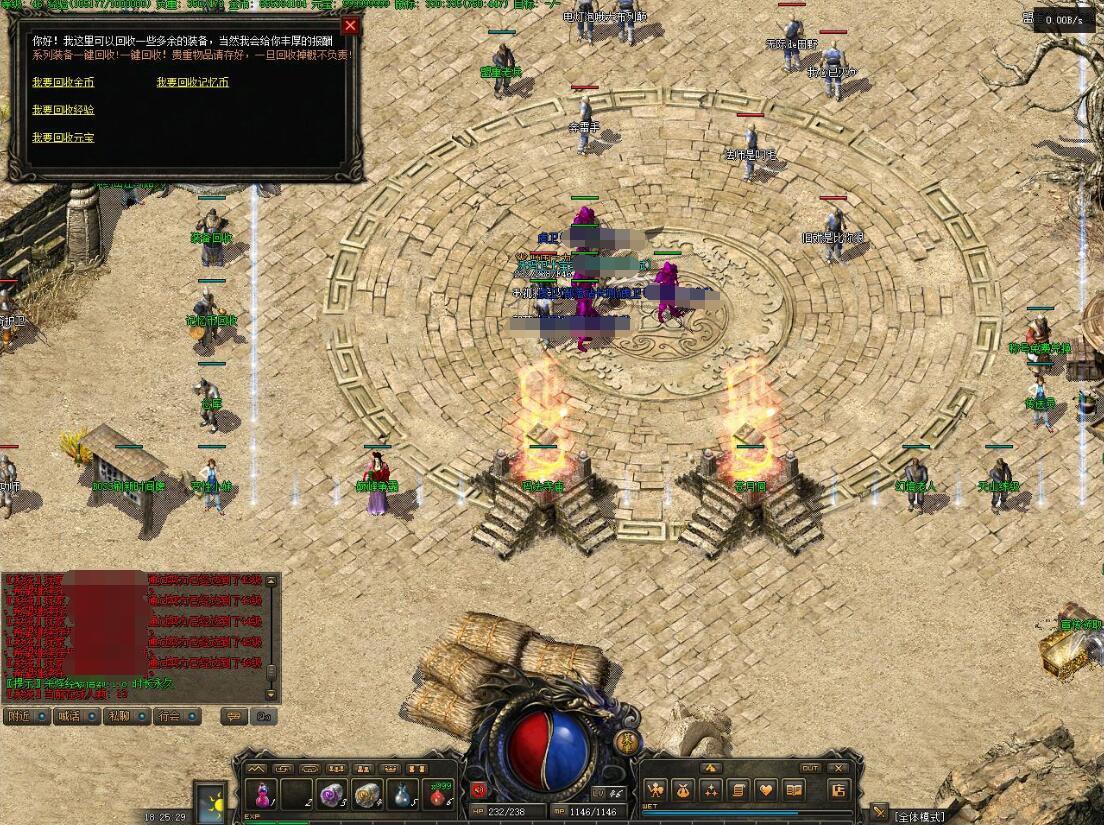Click the heart icon button

tap(765, 791)
